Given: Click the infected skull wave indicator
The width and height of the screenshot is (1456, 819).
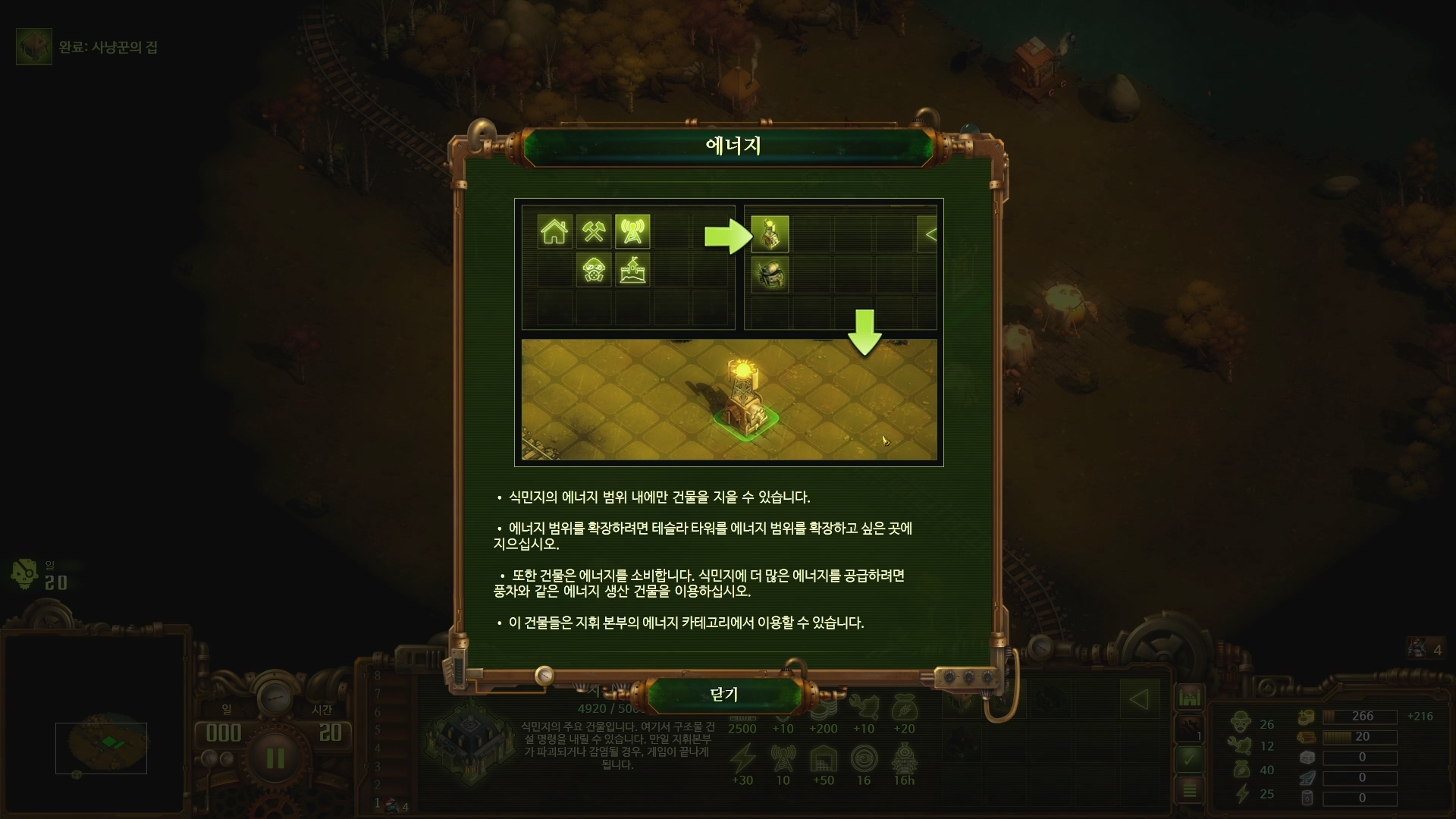Looking at the screenshot, I should coord(26,574).
